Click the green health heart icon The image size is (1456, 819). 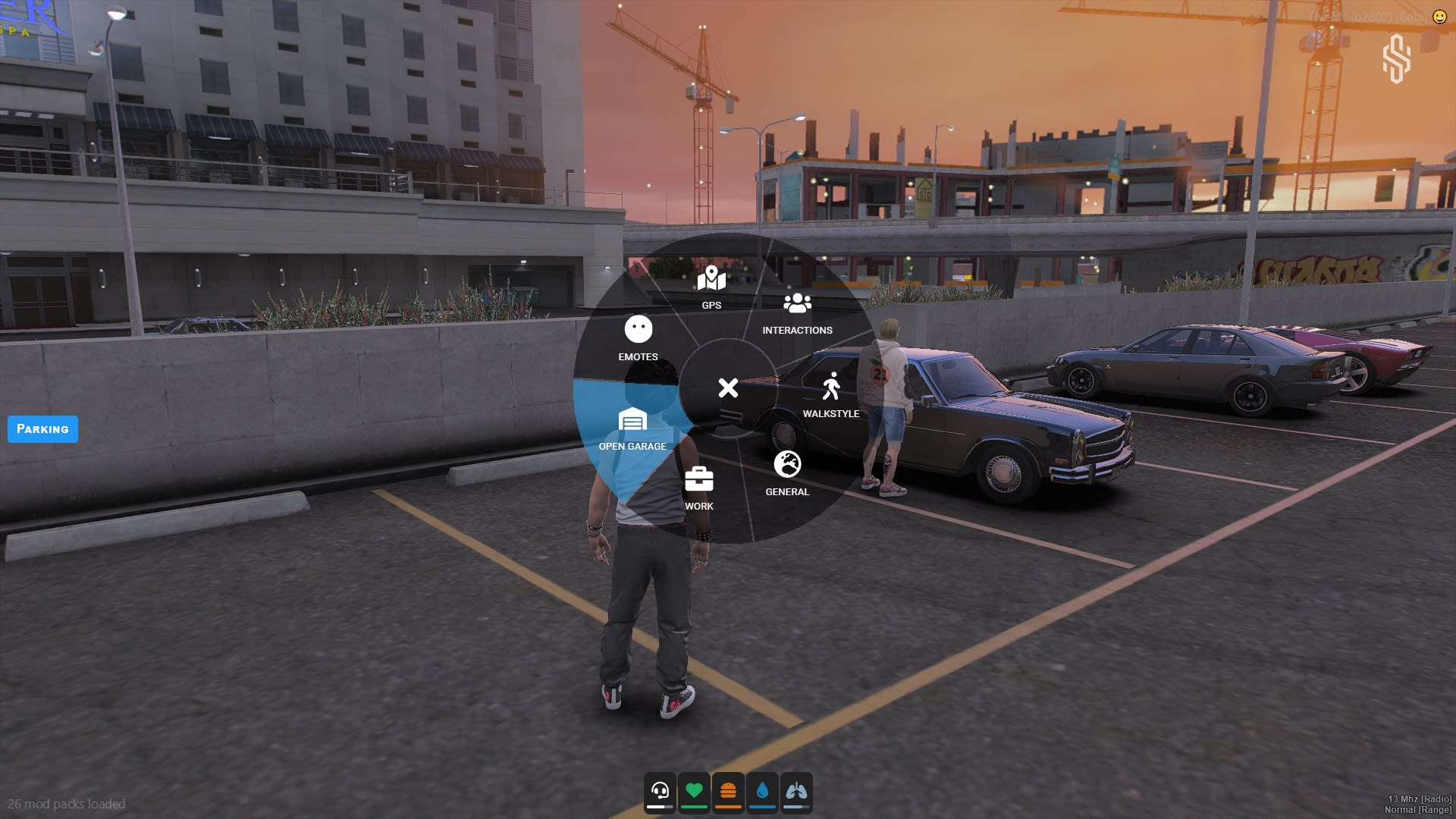click(693, 791)
